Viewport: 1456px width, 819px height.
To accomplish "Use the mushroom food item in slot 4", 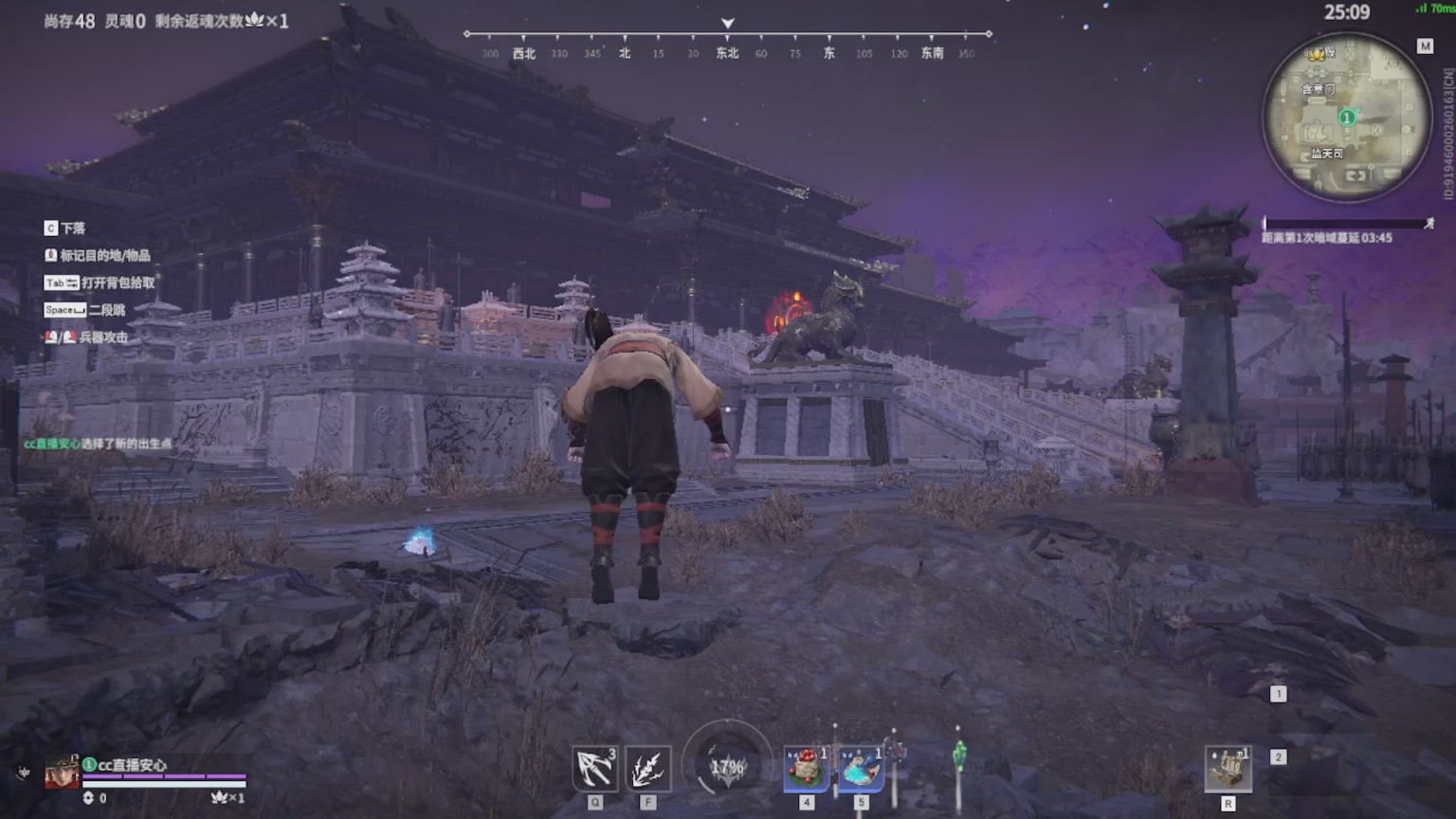I will point(805,768).
